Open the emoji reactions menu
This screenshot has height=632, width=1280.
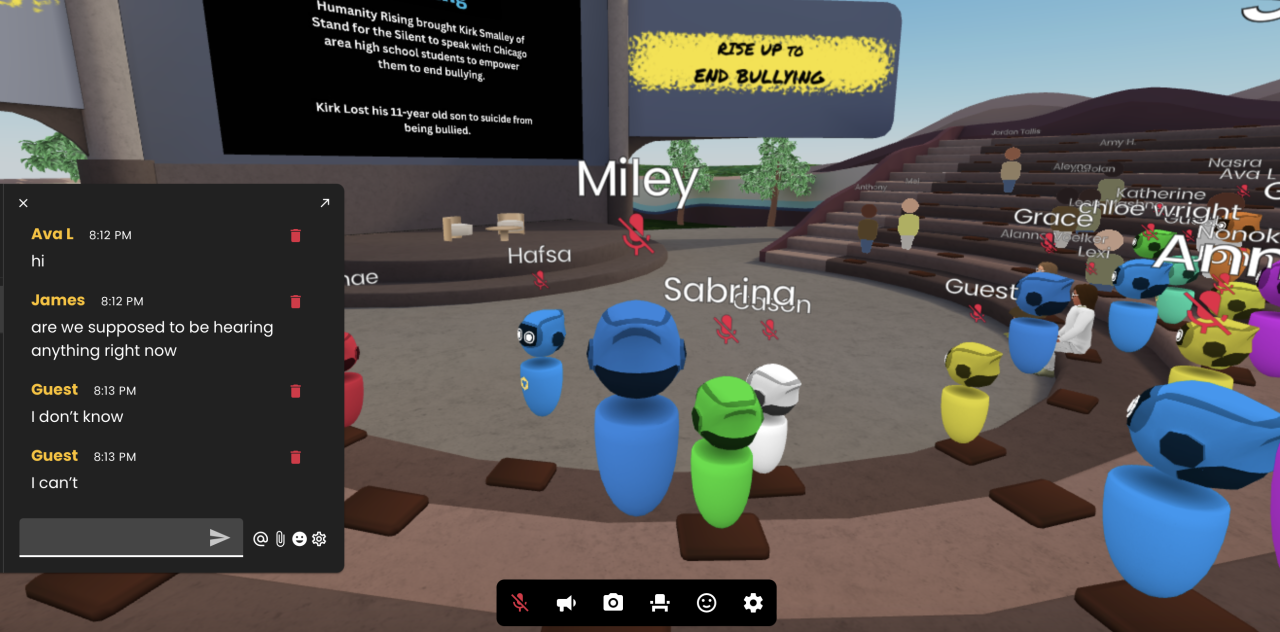pyautogui.click(x=707, y=603)
